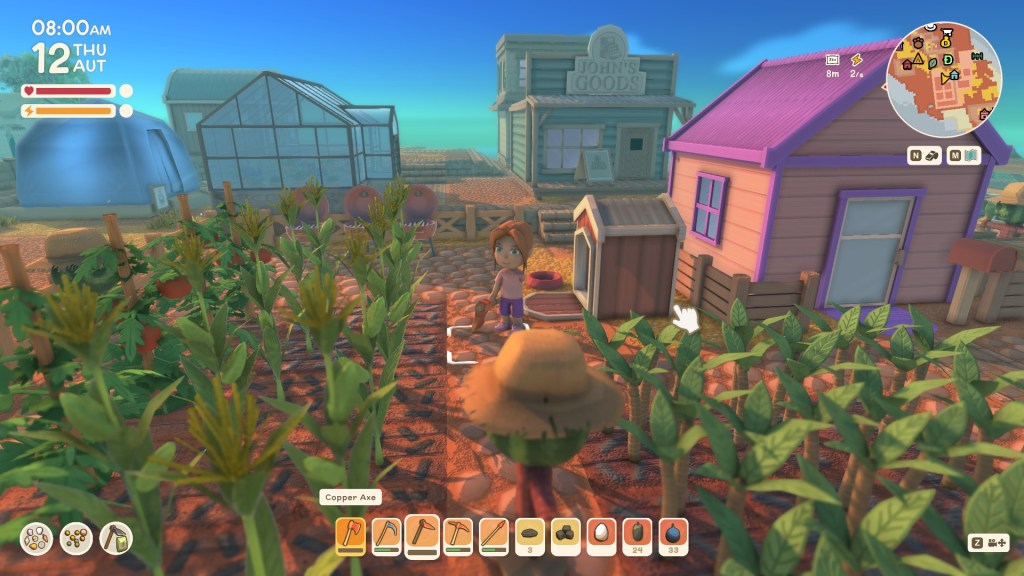Select the Copper Axe hotbar slot

(351, 535)
